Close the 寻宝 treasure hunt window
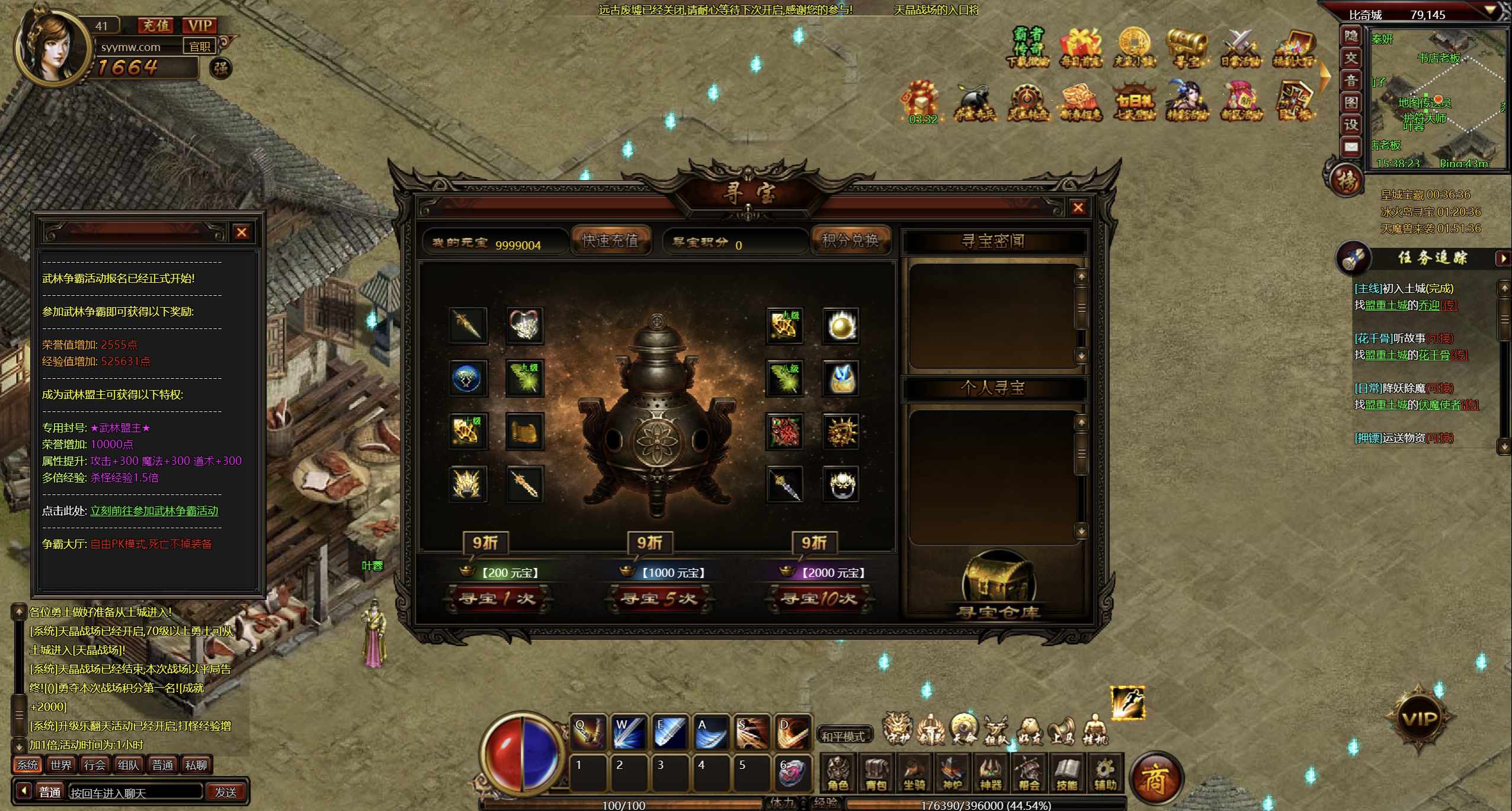The image size is (1512, 811). [1078, 207]
